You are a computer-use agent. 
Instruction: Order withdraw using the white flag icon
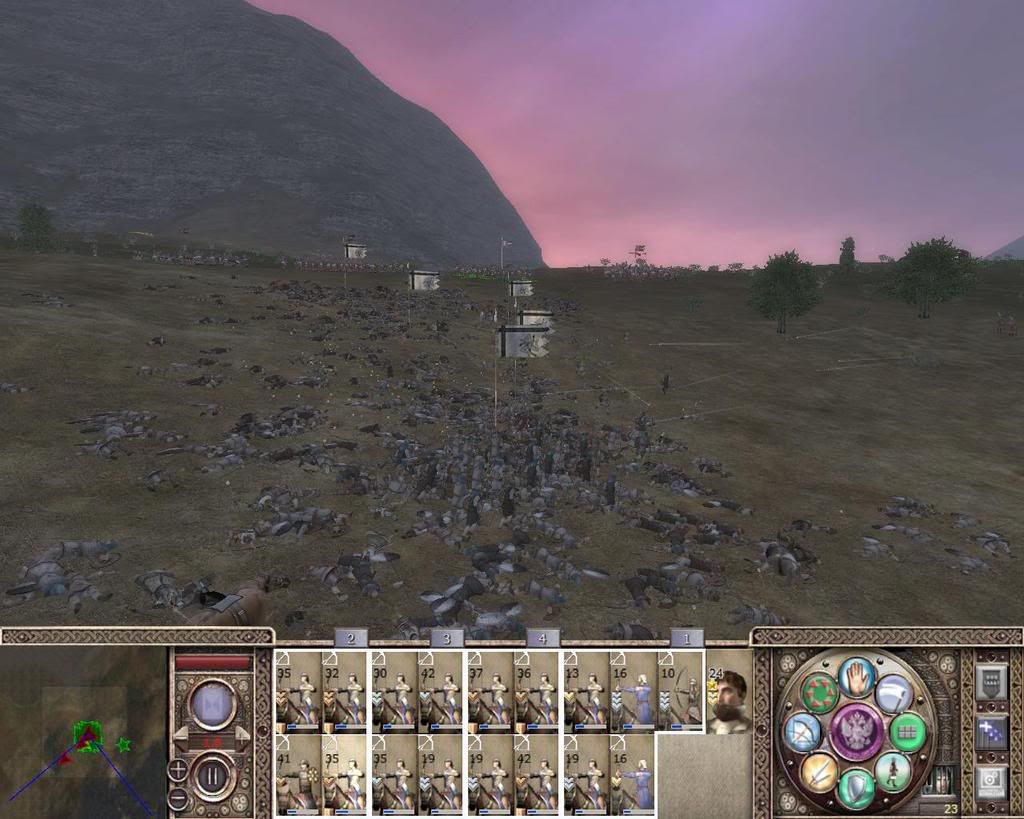click(x=895, y=693)
